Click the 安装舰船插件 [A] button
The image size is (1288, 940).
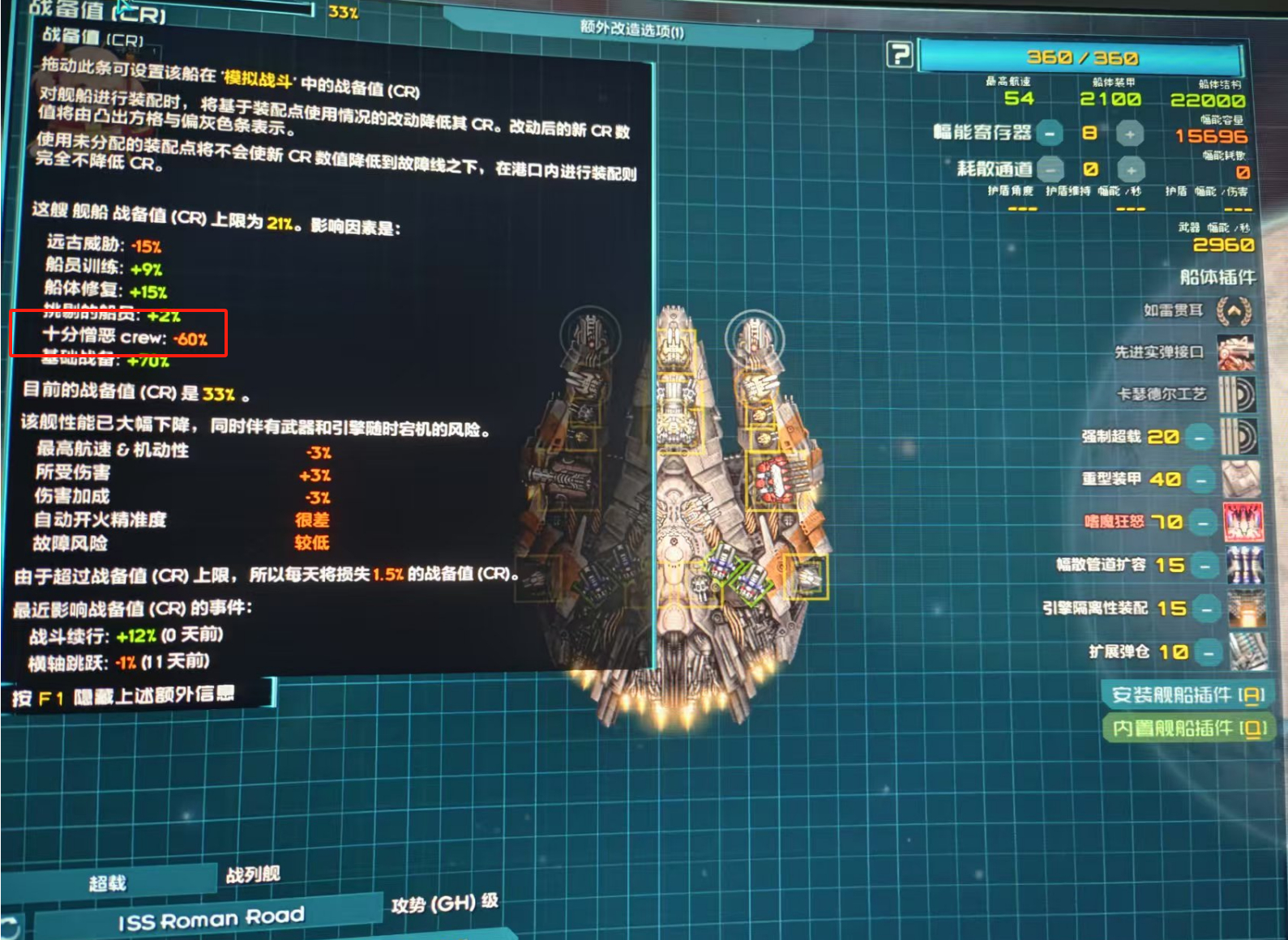point(1188,694)
